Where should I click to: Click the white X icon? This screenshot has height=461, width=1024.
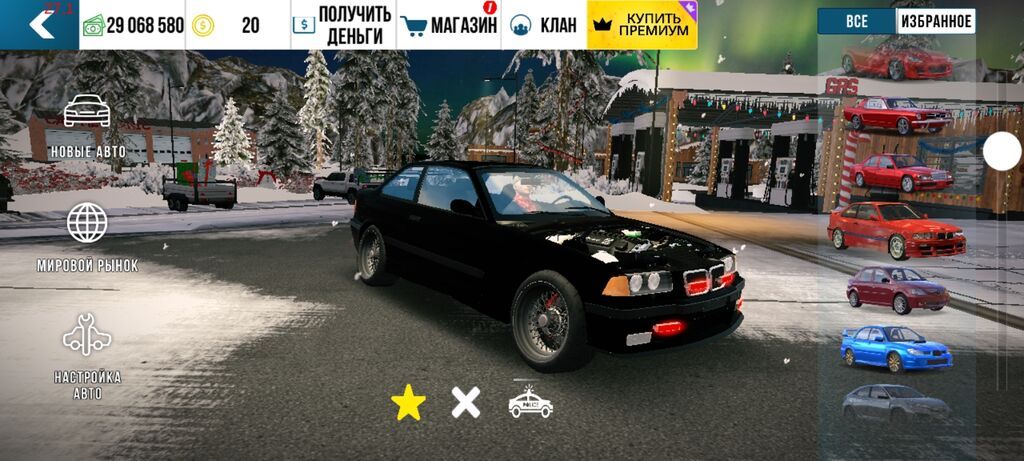[x=465, y=402]
